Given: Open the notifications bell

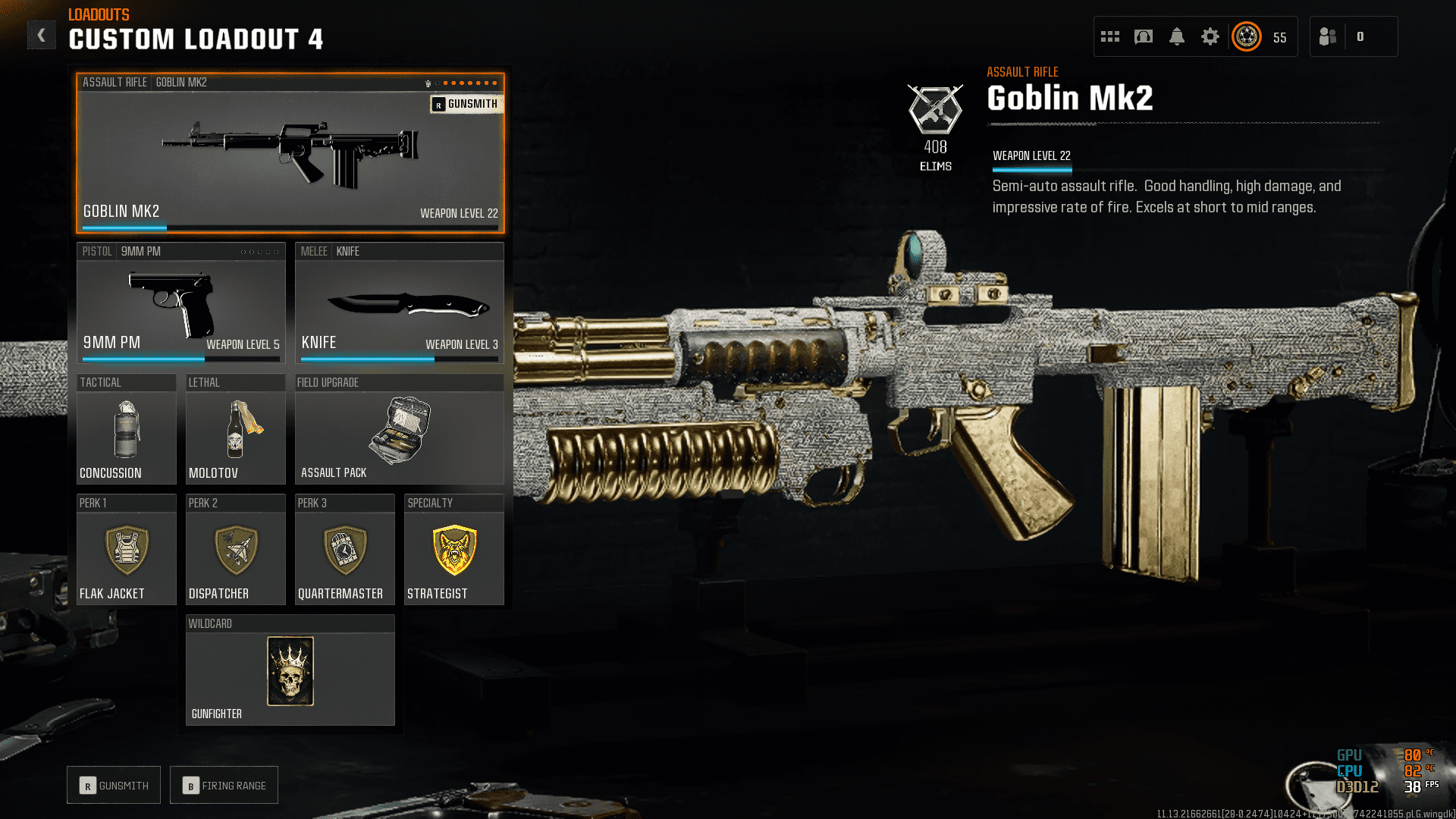Looking at the screenshot, I should click(x=1177, y=36).
